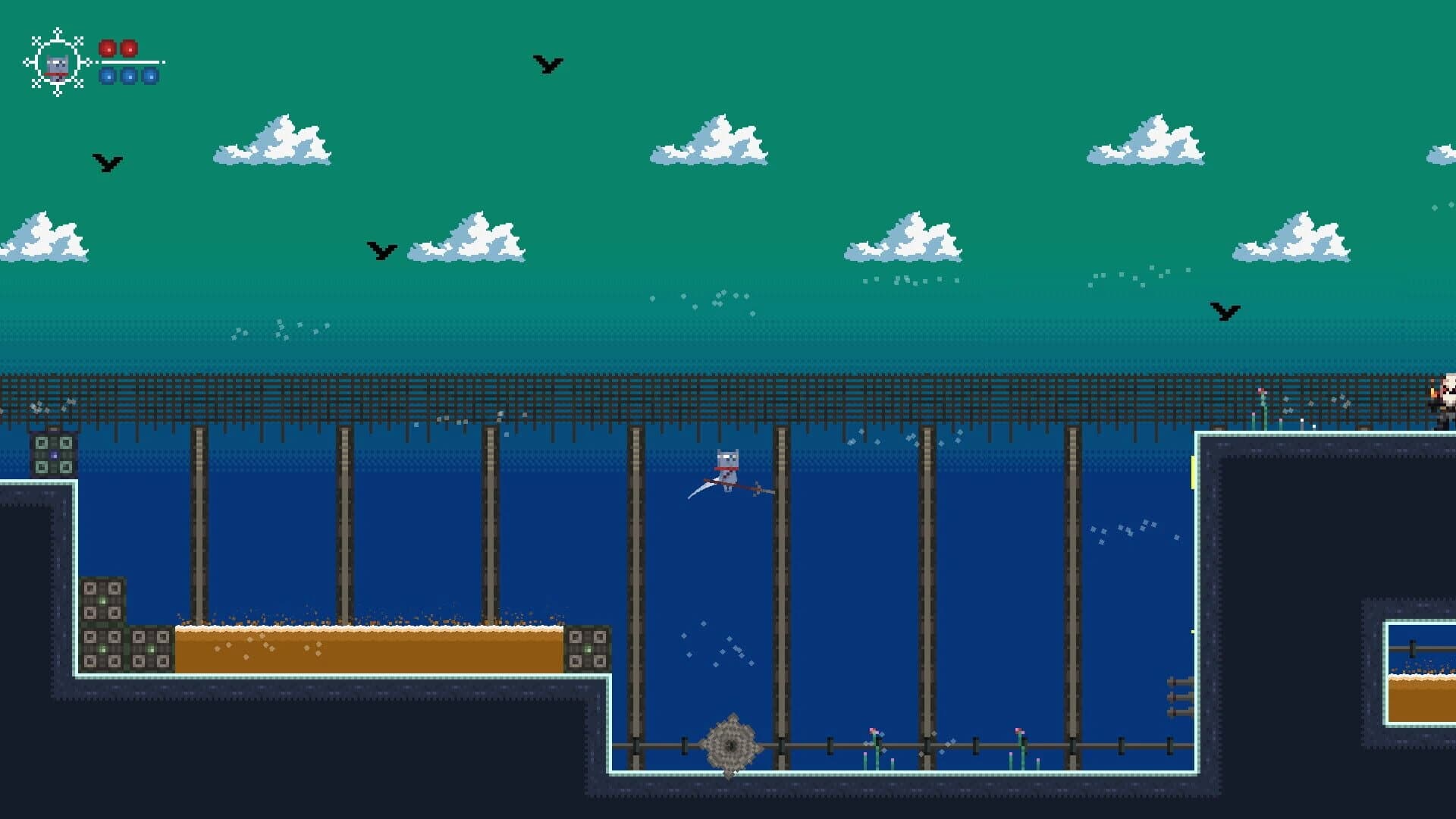This screenshot has width=1456, height=819.
Task: Click the second red health orb
Action: point(130,49)
